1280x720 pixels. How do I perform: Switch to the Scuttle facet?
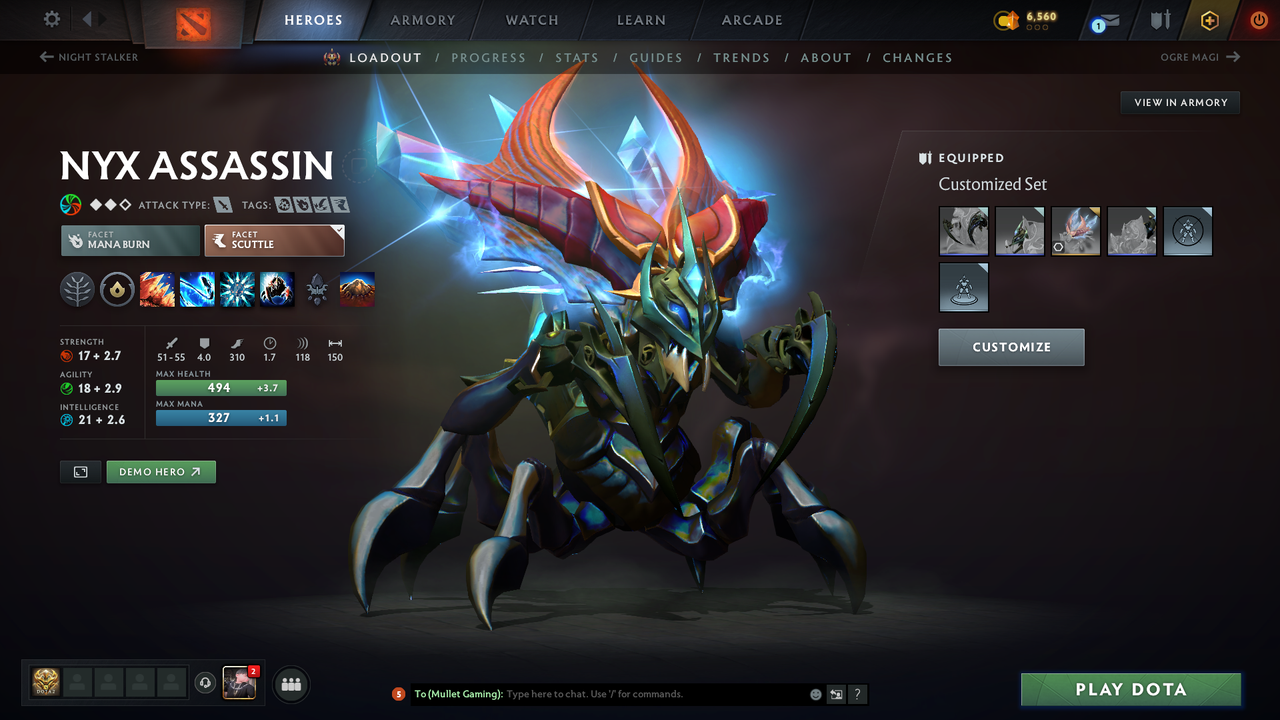click(274, 240)
